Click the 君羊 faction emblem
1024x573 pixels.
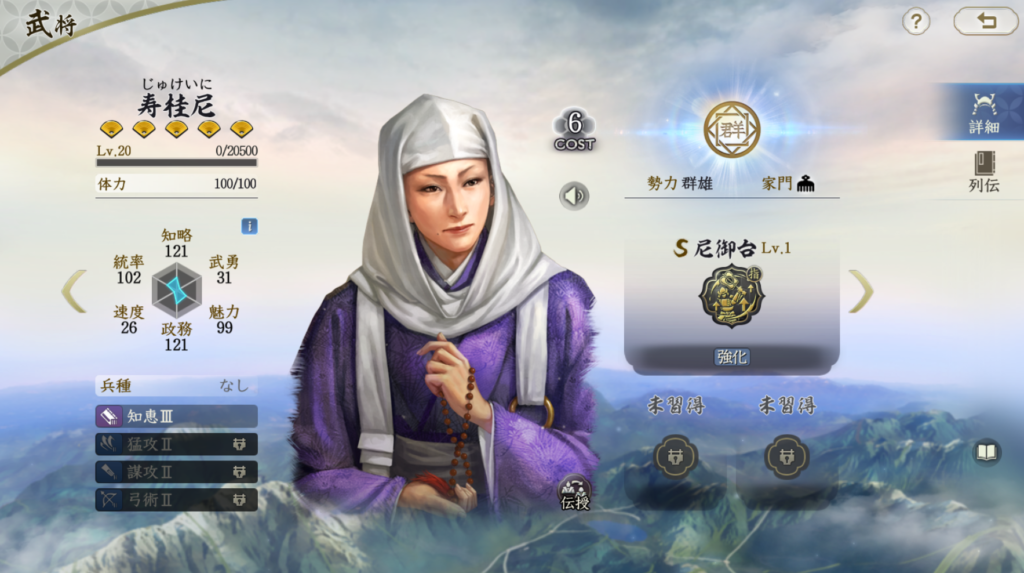731,130
